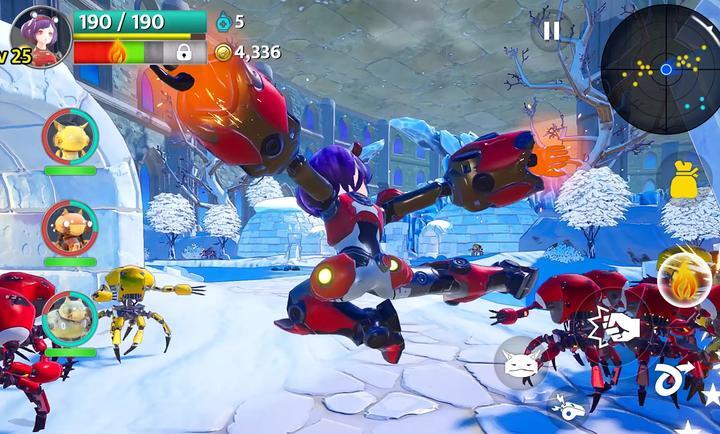Screen dimensions: 720x434
Task: Select the yellow robot companion portrait
Action: click(70, 136)
